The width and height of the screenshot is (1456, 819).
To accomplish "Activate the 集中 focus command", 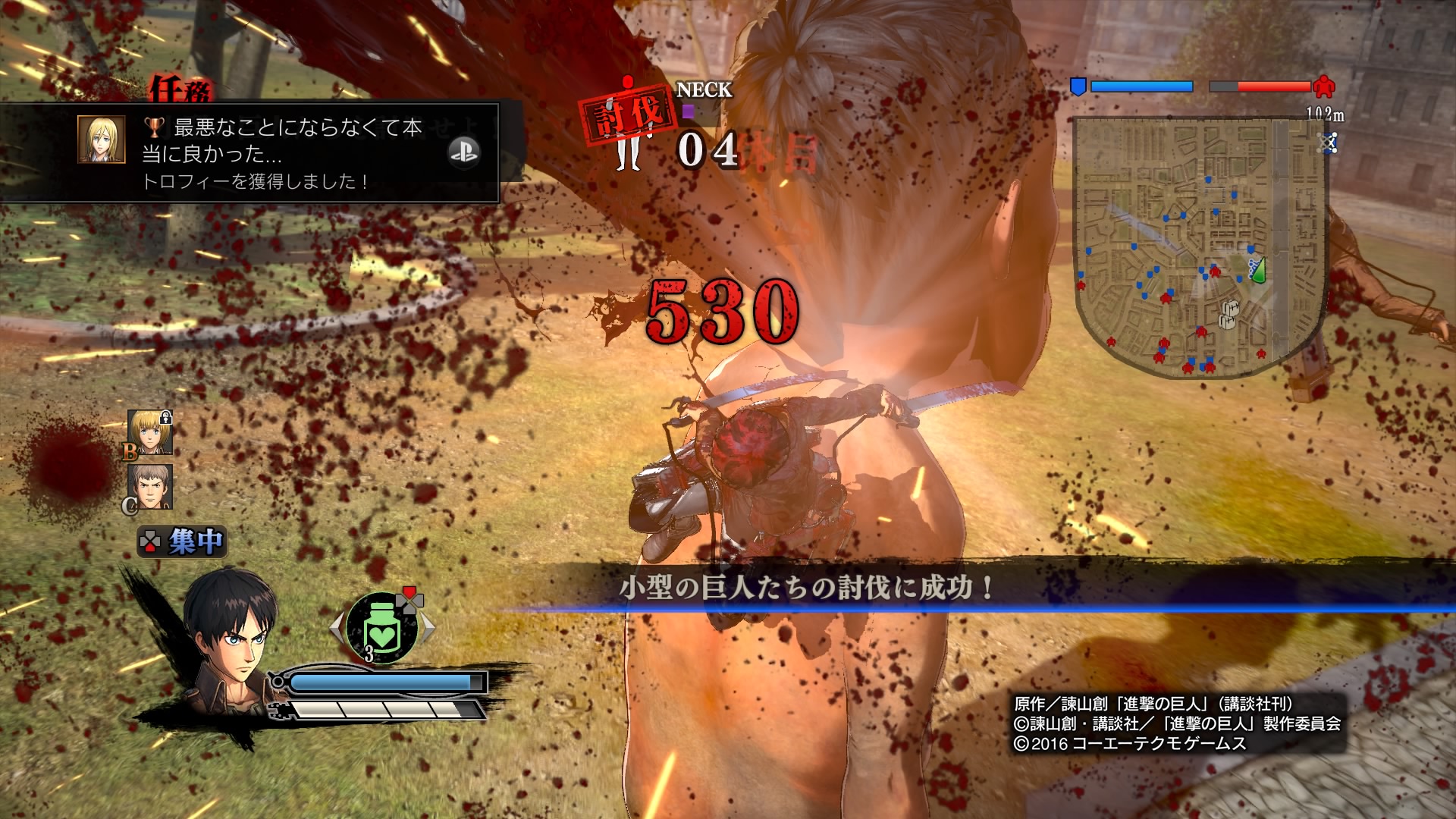I will 183,541.
